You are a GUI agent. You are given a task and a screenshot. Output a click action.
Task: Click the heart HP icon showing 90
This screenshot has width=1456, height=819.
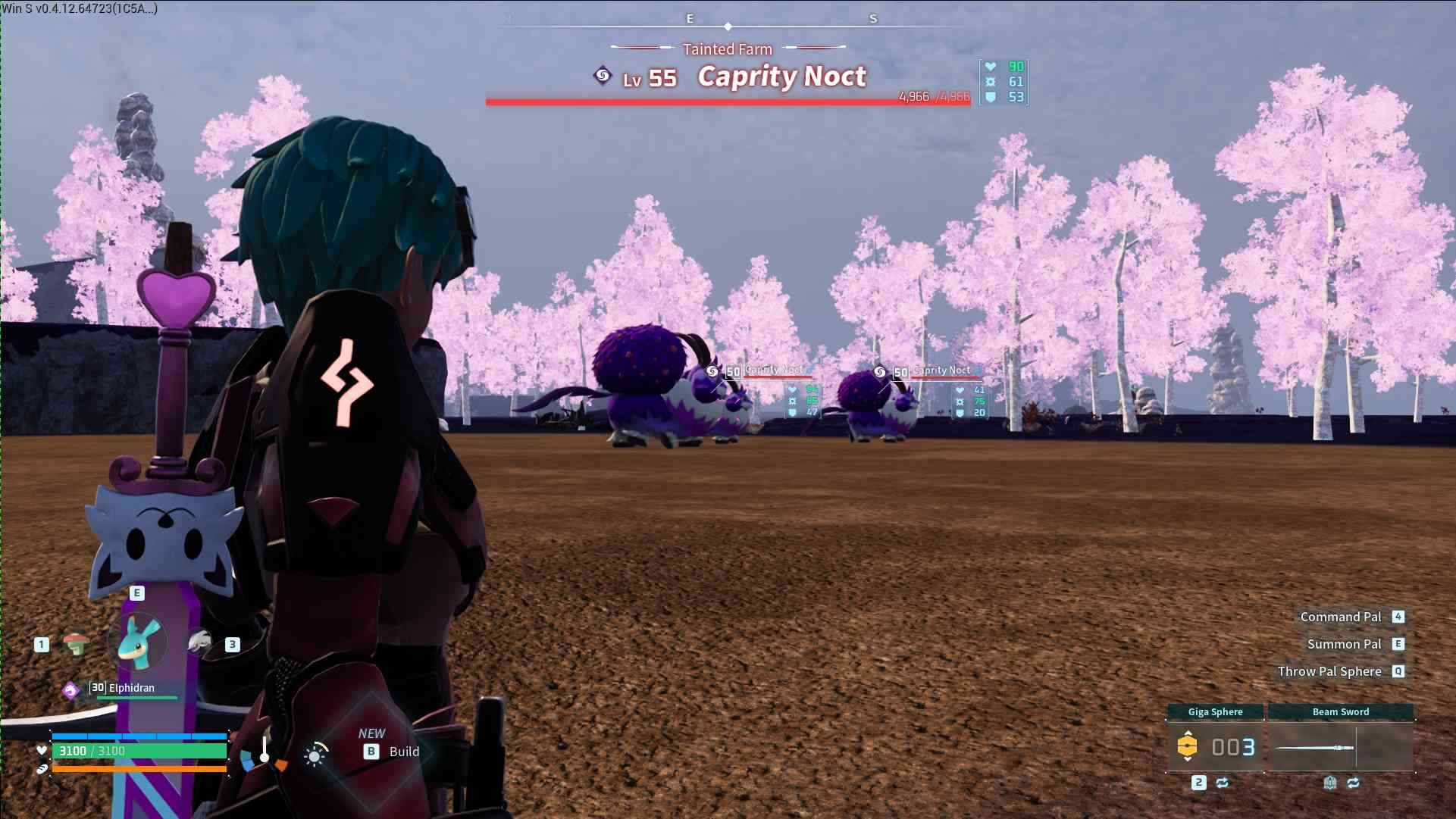click(990, 67)
